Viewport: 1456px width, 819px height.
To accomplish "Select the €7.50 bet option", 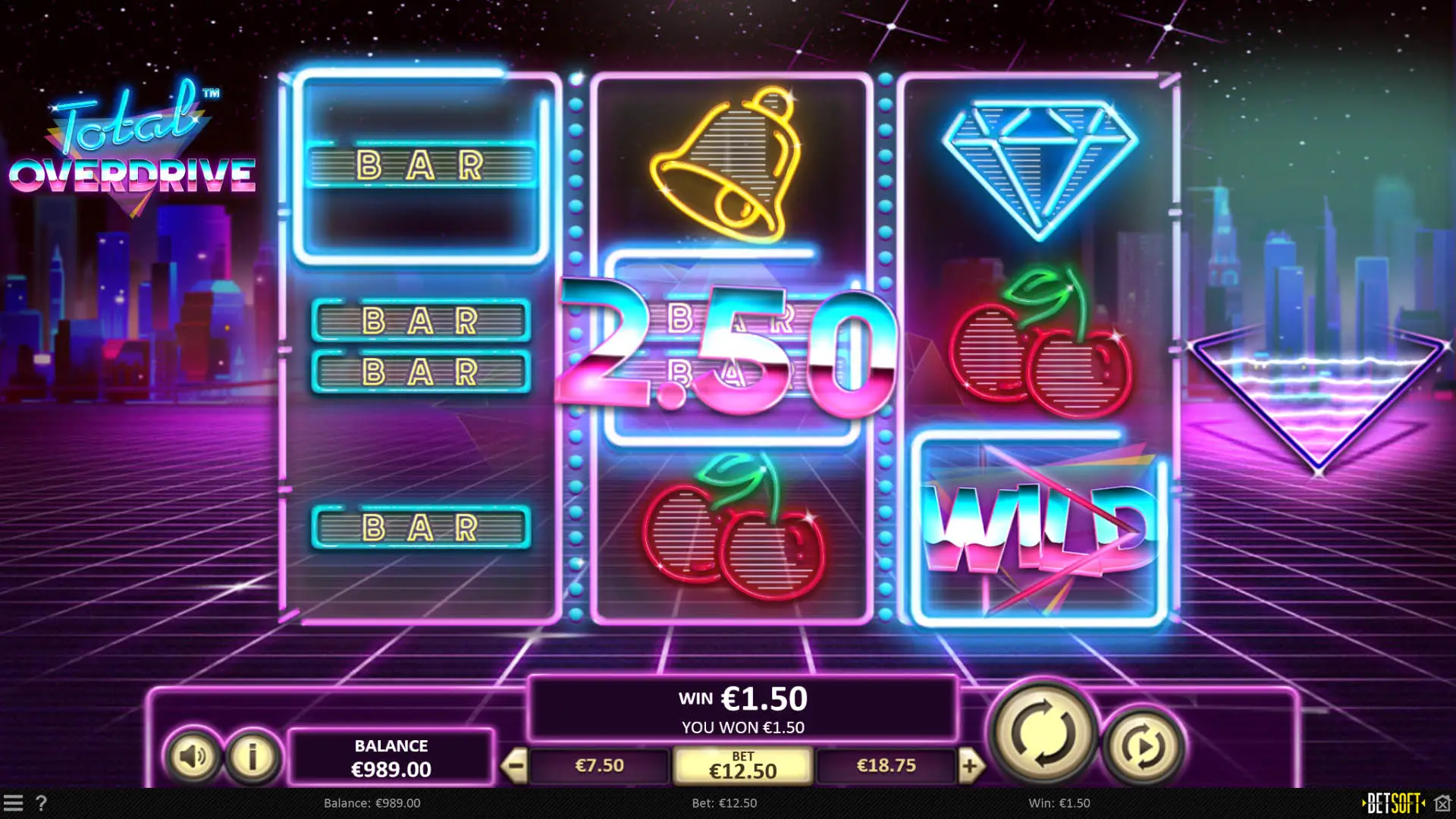I will 599,766.
